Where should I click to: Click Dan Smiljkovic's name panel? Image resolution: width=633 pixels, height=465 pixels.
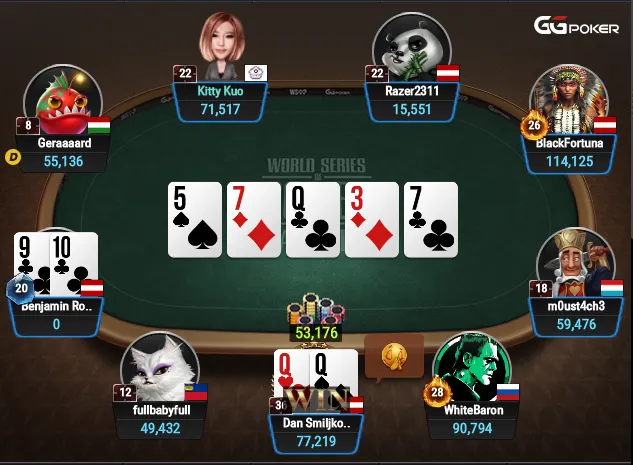coord(316,431)
